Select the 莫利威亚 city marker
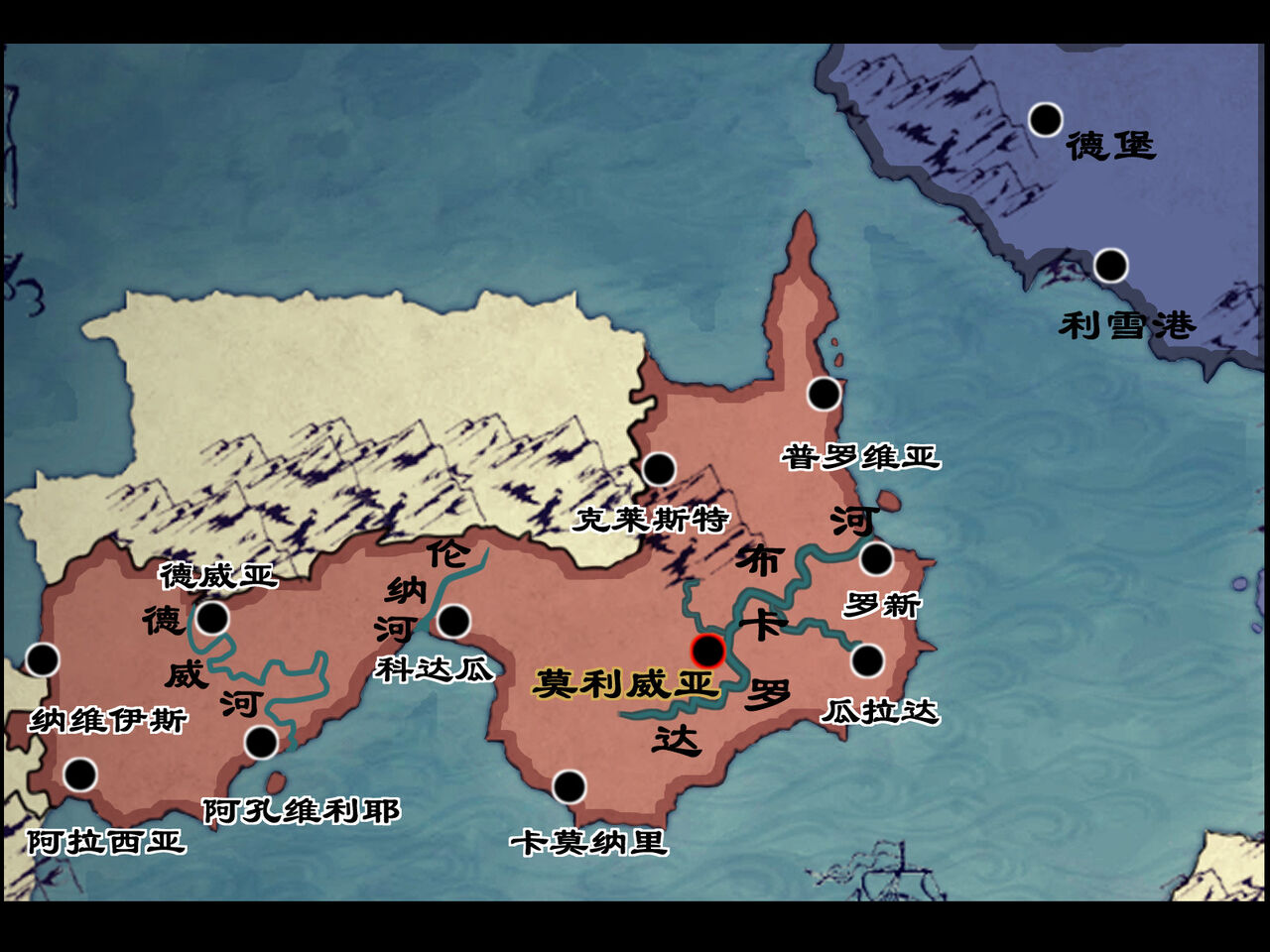Screen dimensions: 1270x952 click(707, 651)
